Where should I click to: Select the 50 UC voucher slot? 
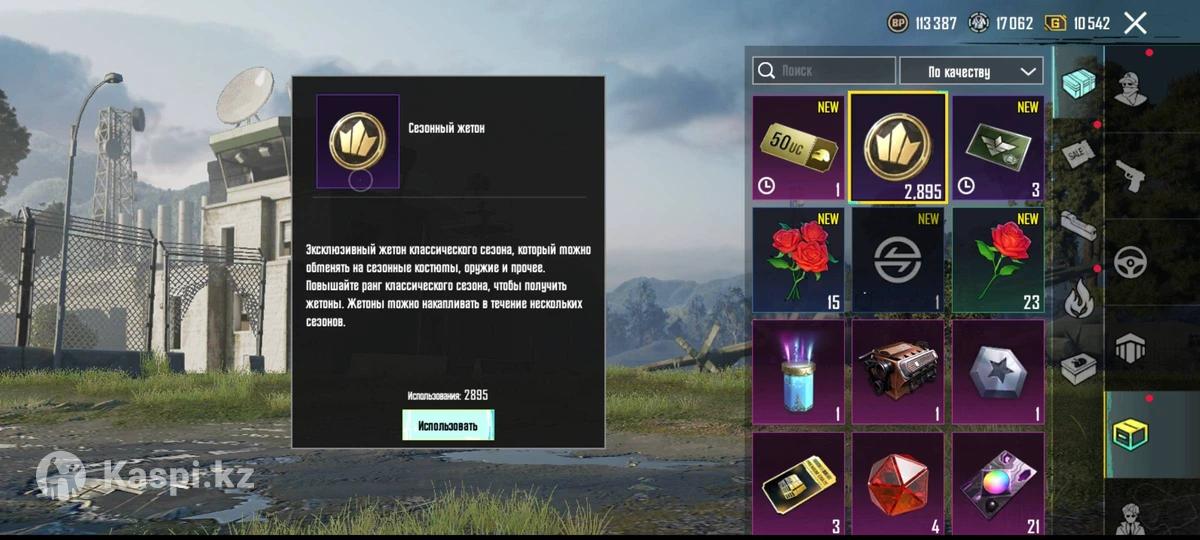(796, 148)
